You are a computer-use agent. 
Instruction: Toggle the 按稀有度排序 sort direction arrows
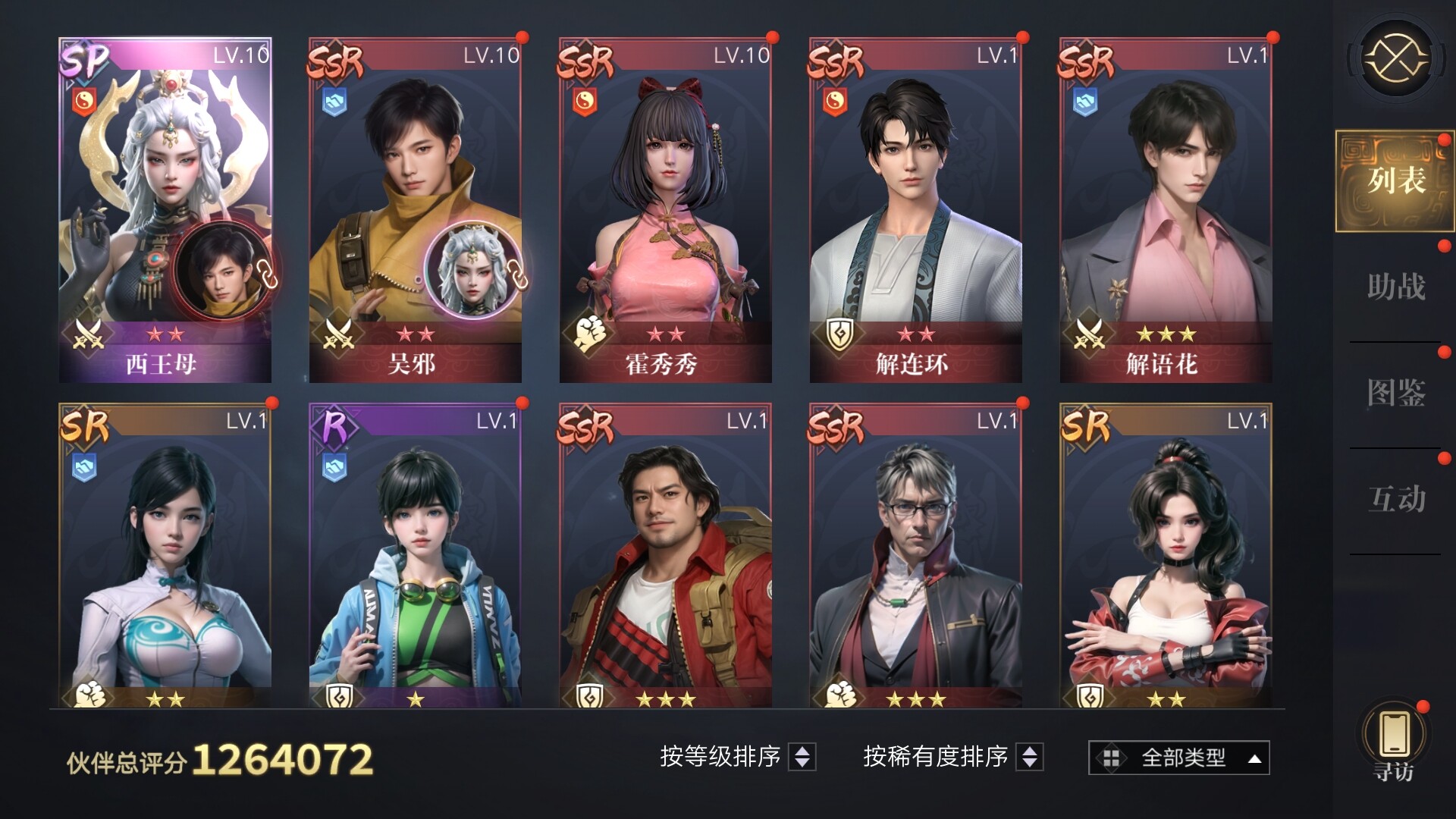[1029, 756]
